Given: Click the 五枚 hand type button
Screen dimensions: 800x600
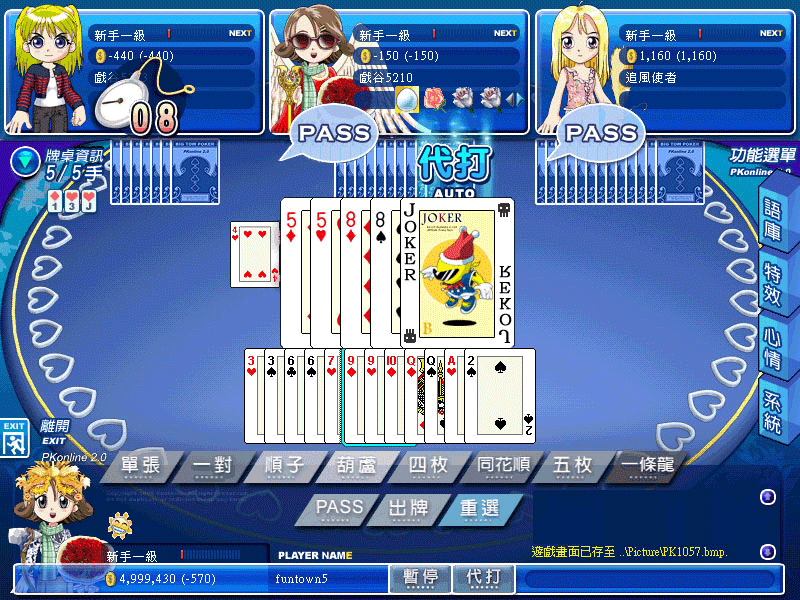Looking at the screenshot, I should coord(571,466).
